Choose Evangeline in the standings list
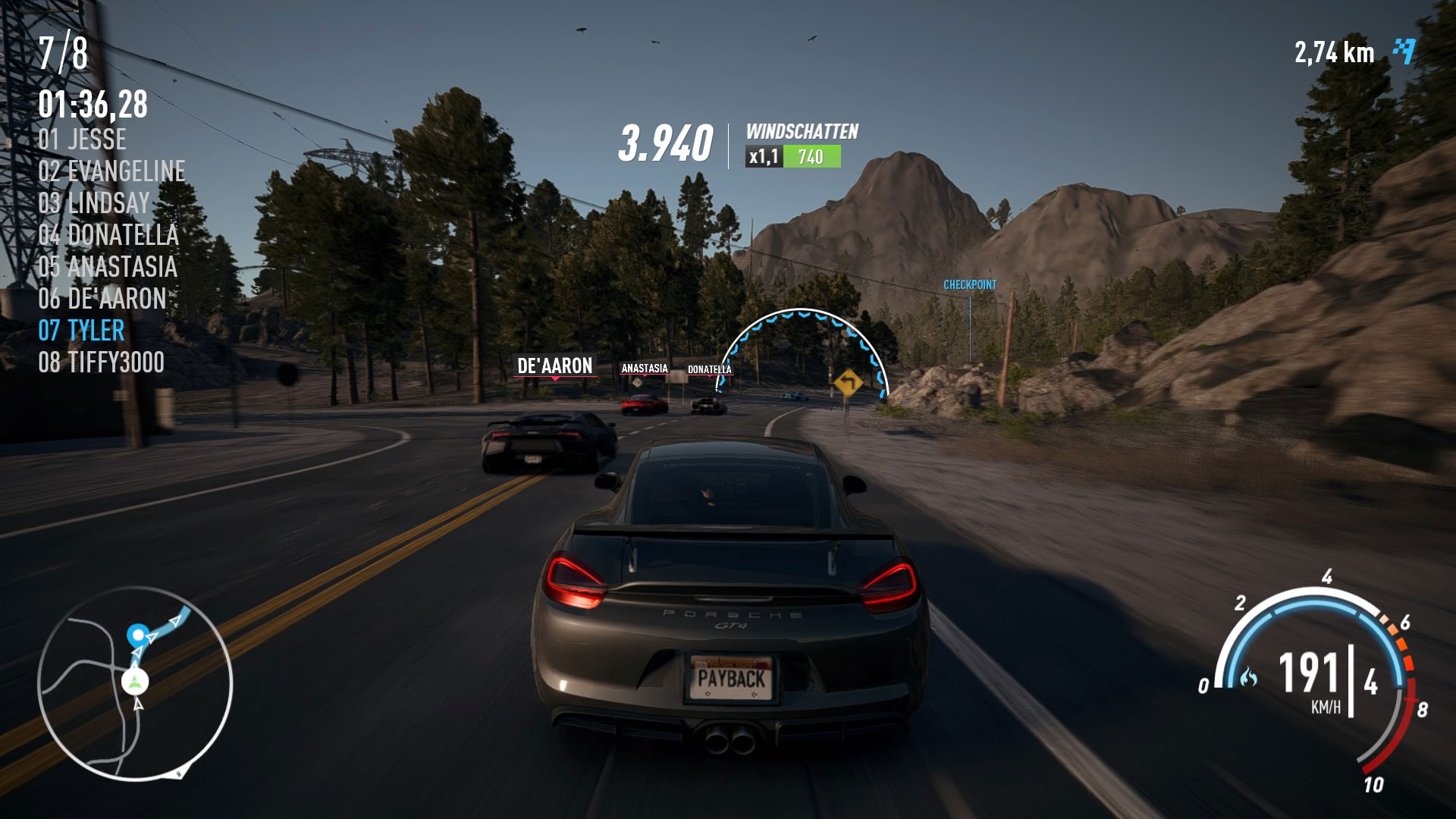 pos(111,171)
